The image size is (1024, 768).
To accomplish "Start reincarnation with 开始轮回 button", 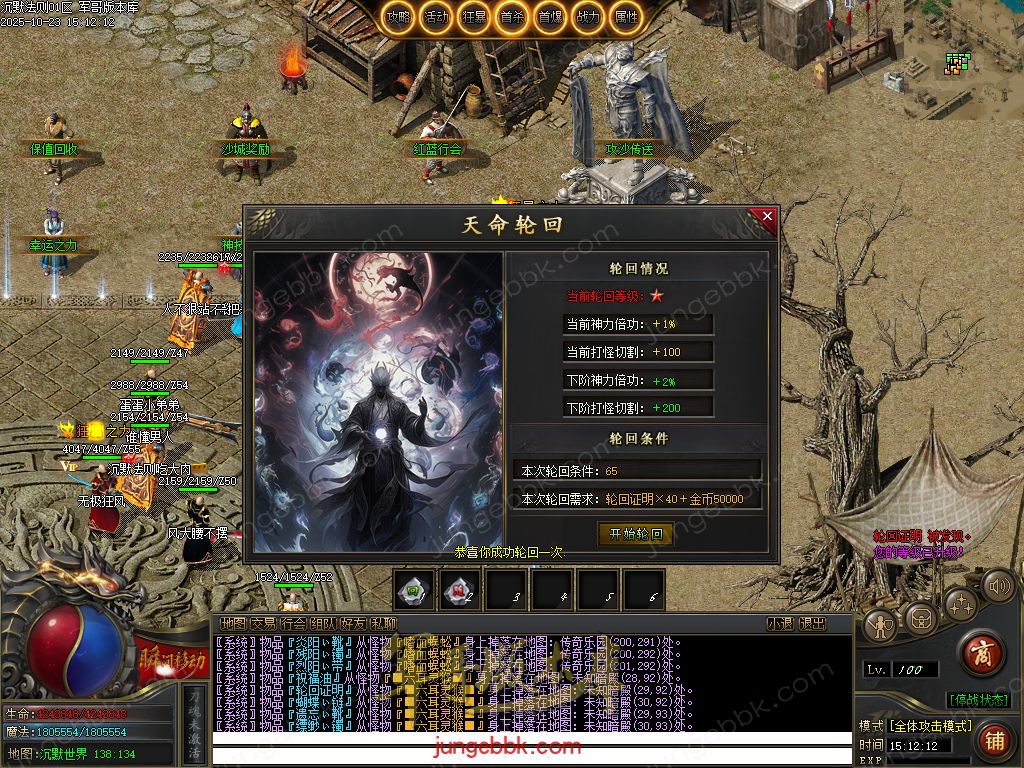I will [x=635, y=534].
